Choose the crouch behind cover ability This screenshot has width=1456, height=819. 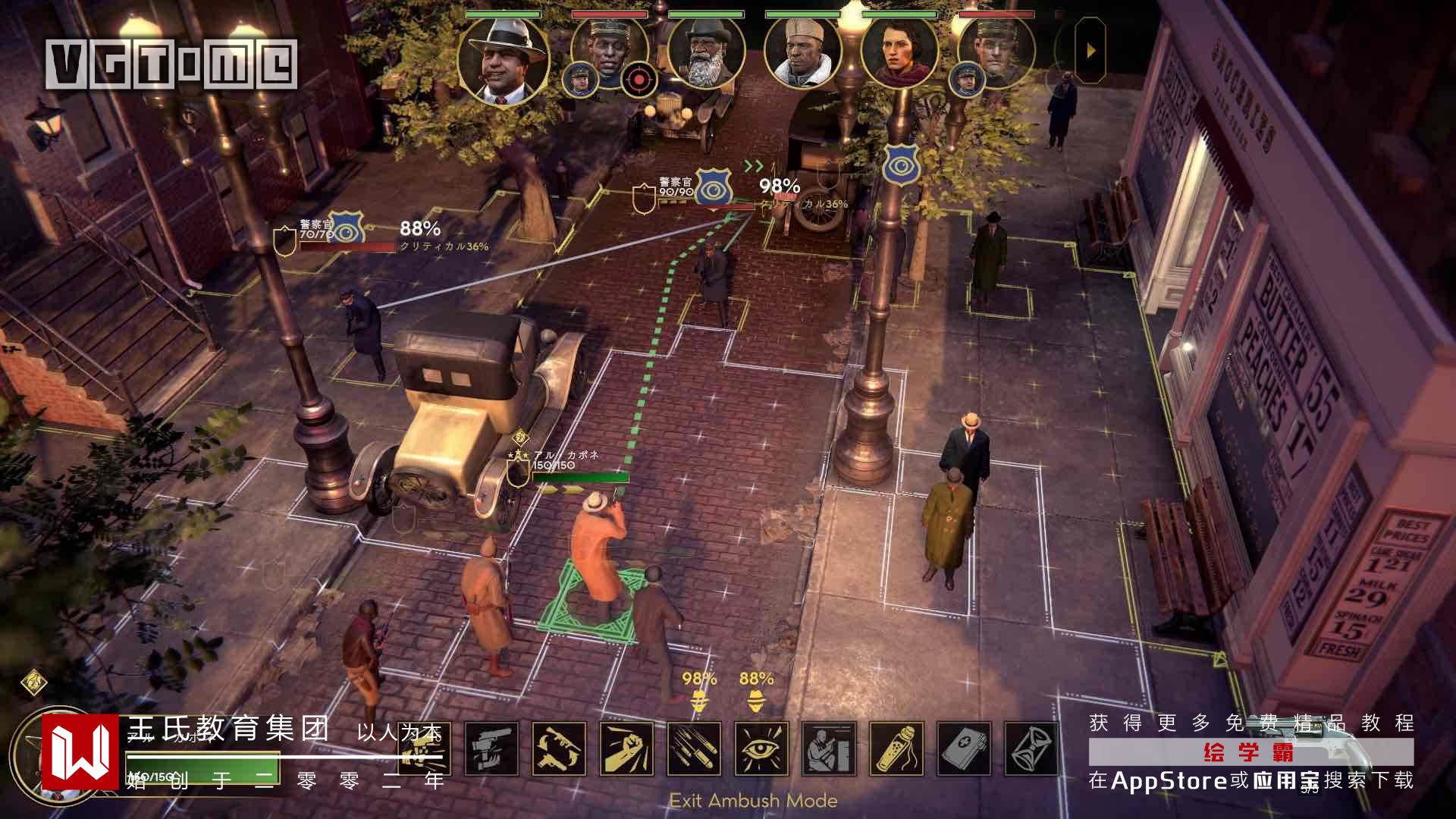(x=829, y=749)
